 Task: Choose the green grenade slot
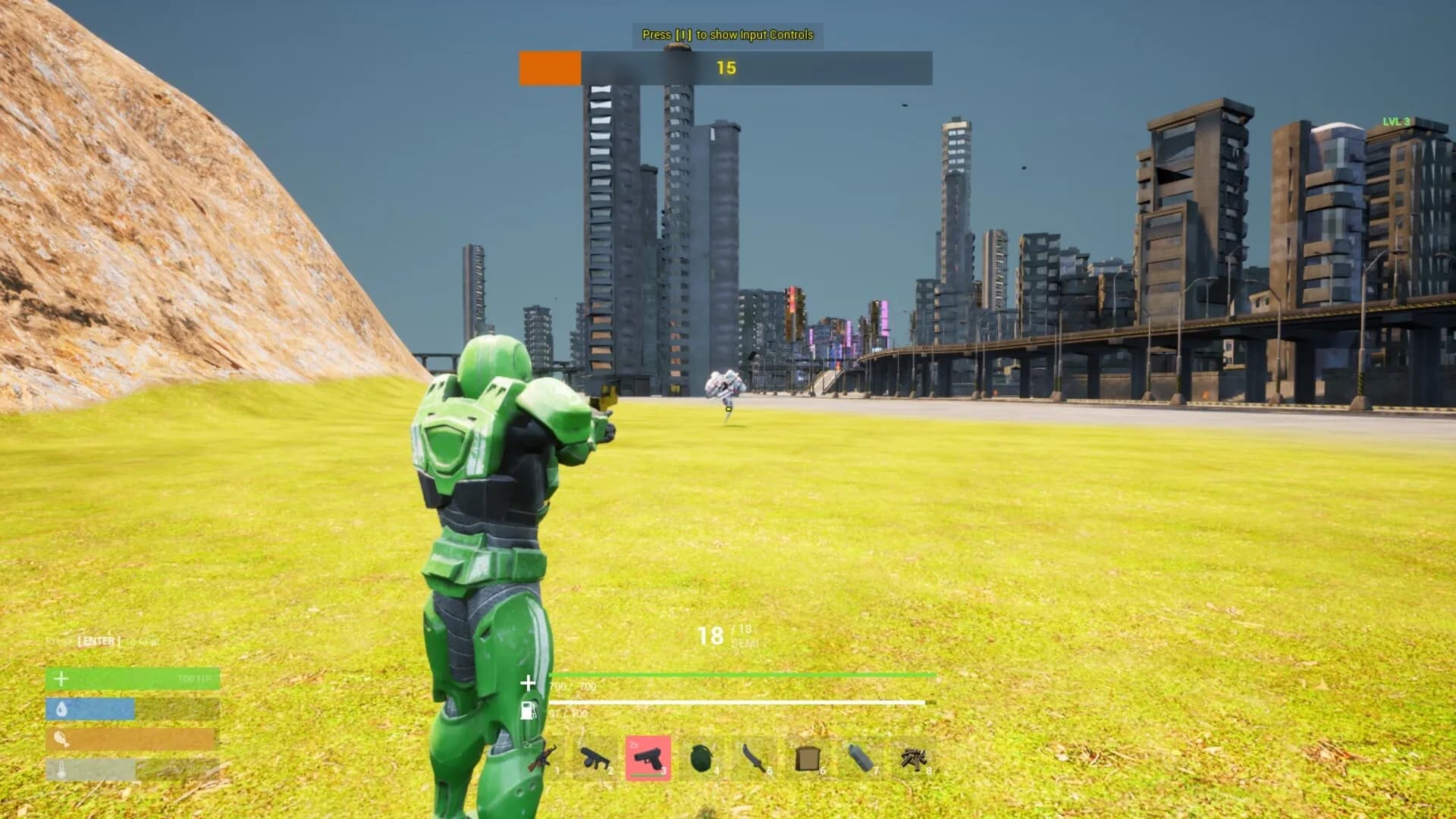point(701,758)
